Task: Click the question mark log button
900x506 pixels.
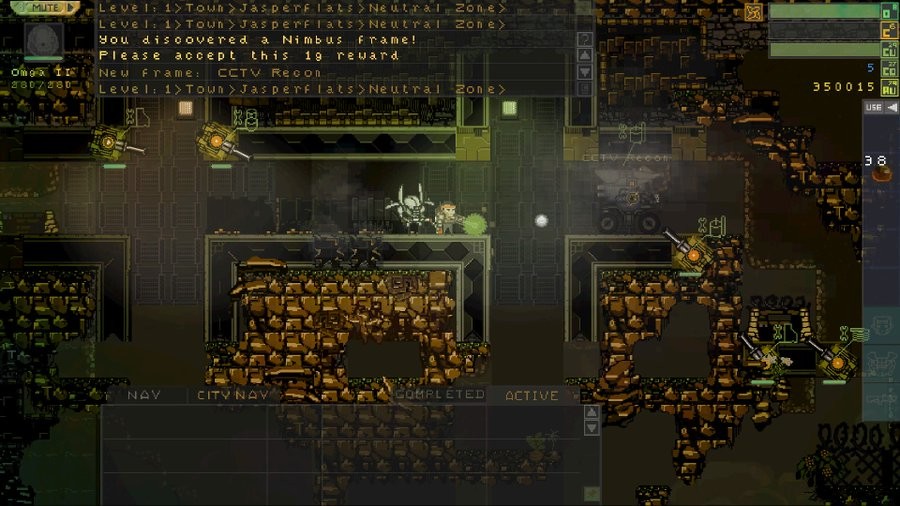Action: pos(586,38)
